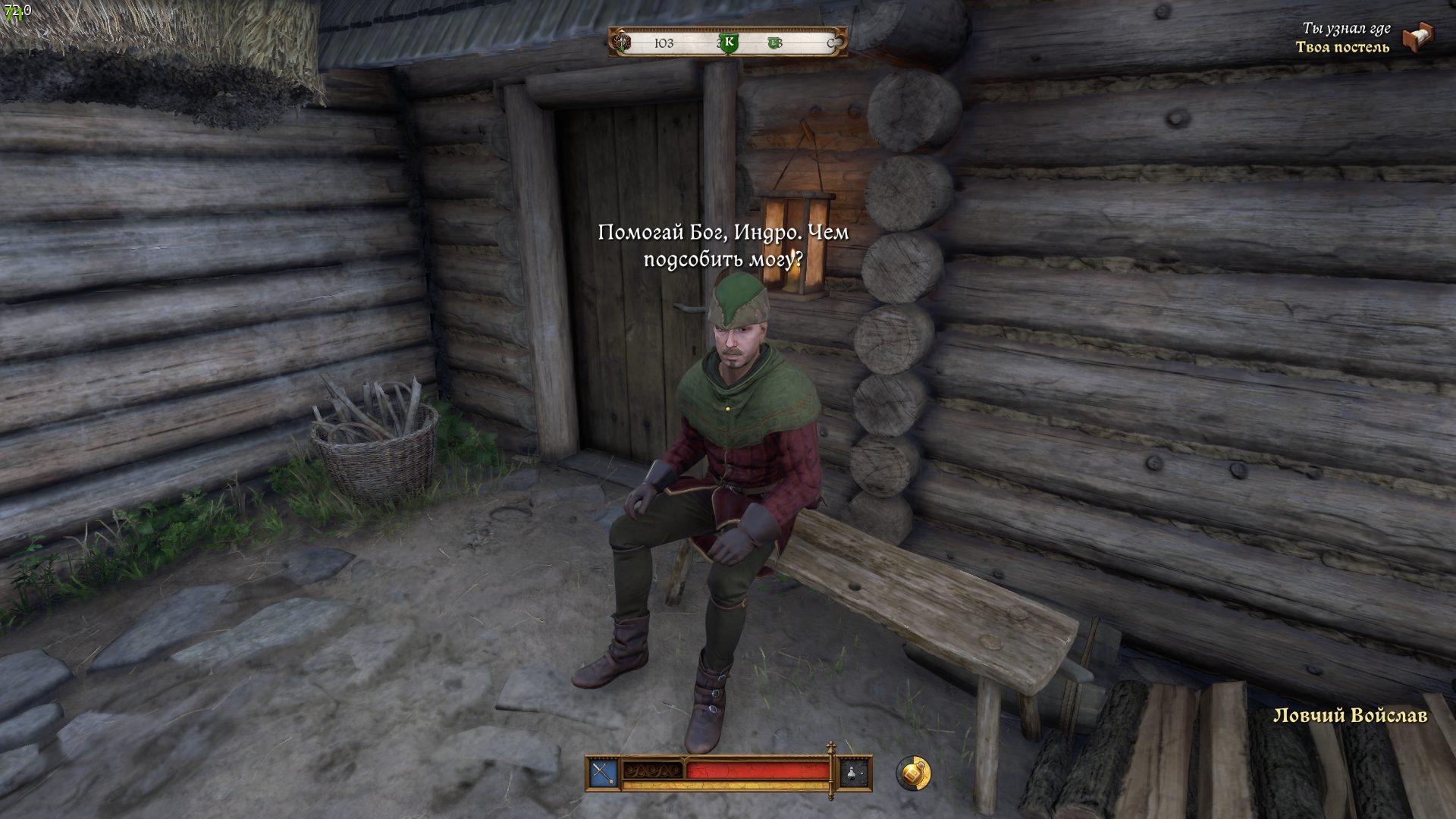Click the golden potion buff icon
The height and width of the screenshot is (819, 1456).
913,773
